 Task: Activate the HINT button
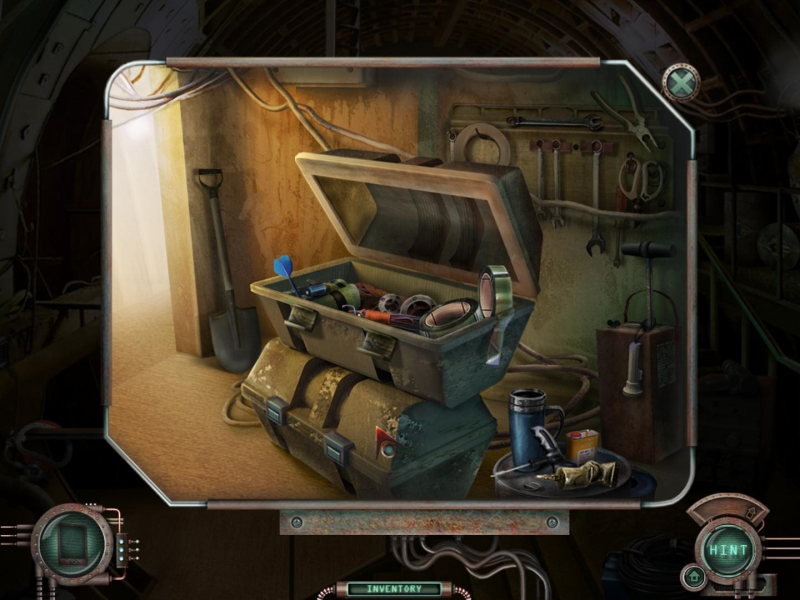(x=729, y=550)
